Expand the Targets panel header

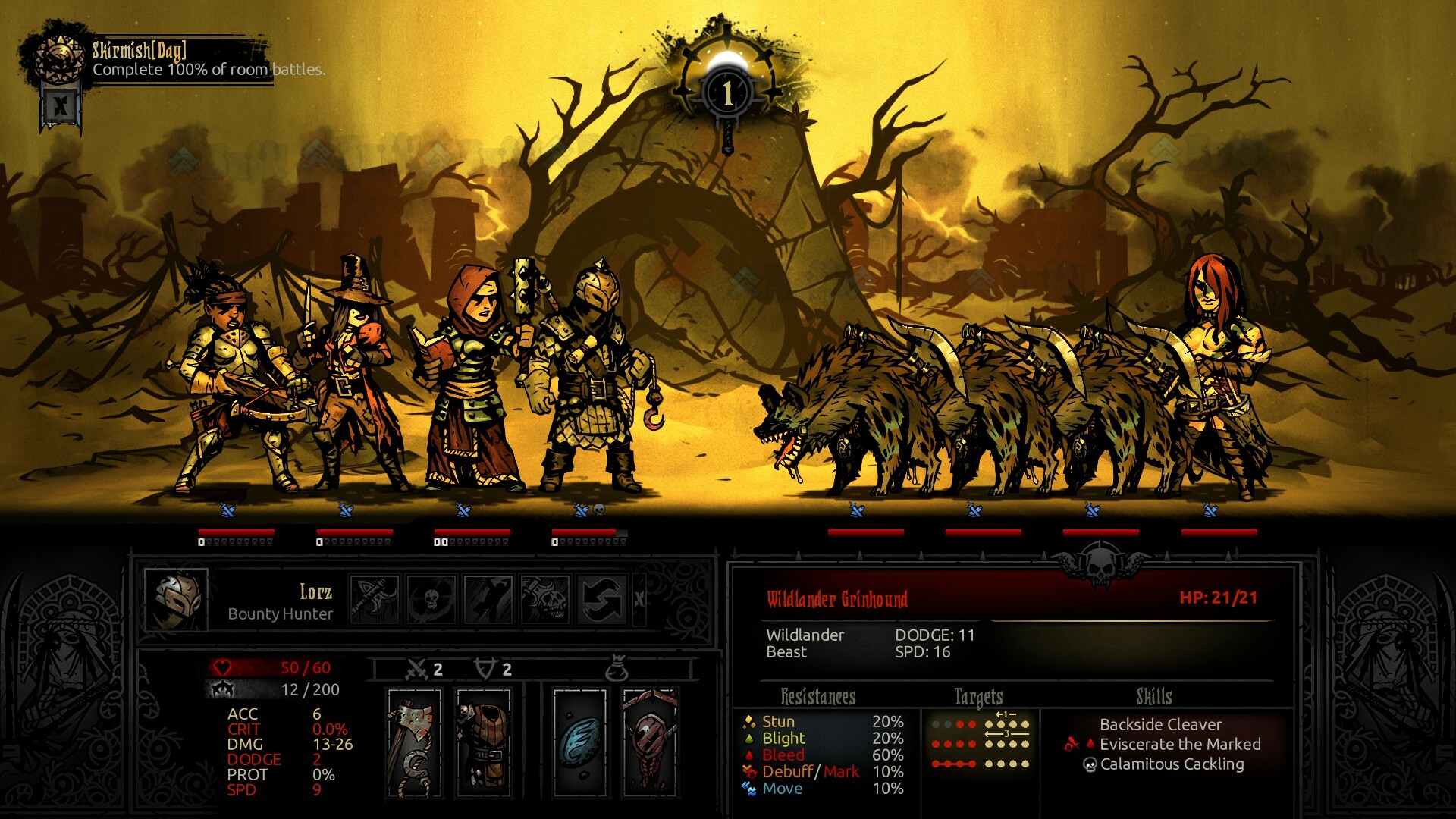click(x=978, y=695)
